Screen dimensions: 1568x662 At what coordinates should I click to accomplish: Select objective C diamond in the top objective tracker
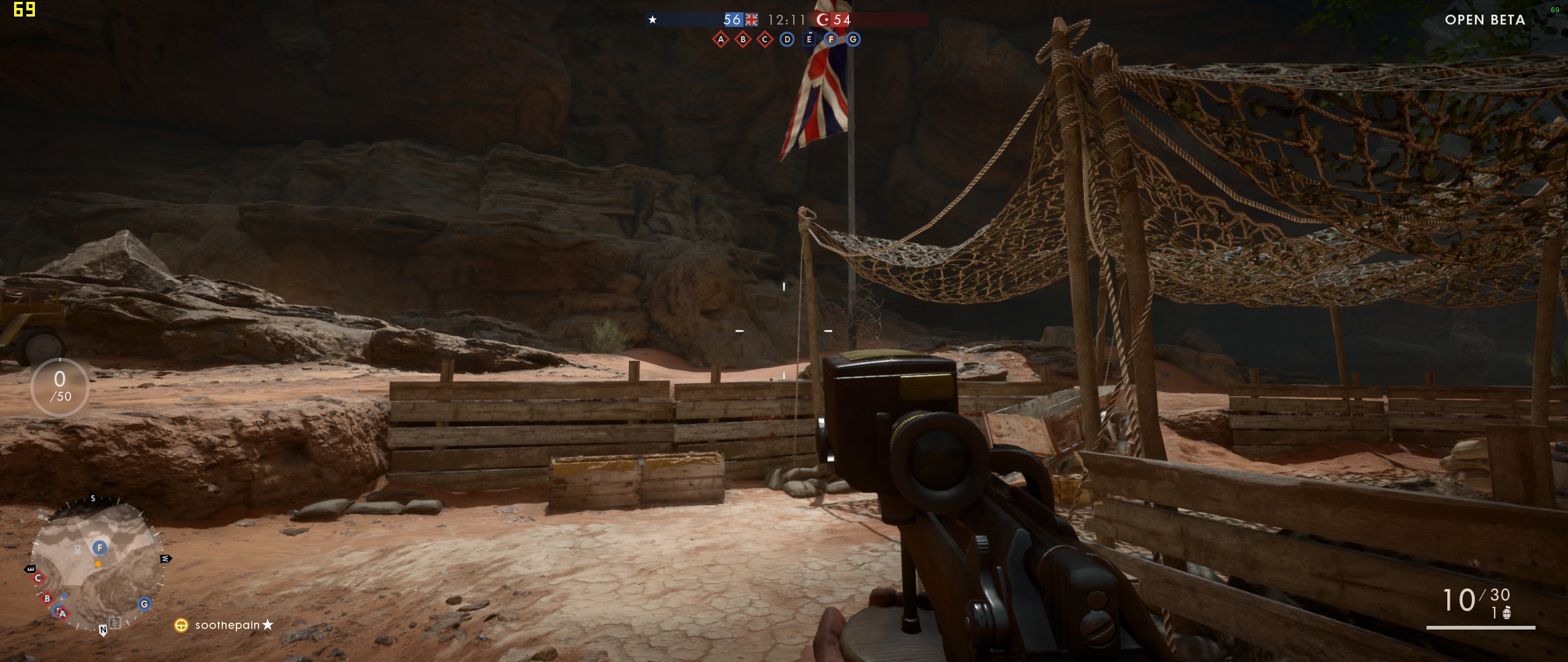coord(765,40)
